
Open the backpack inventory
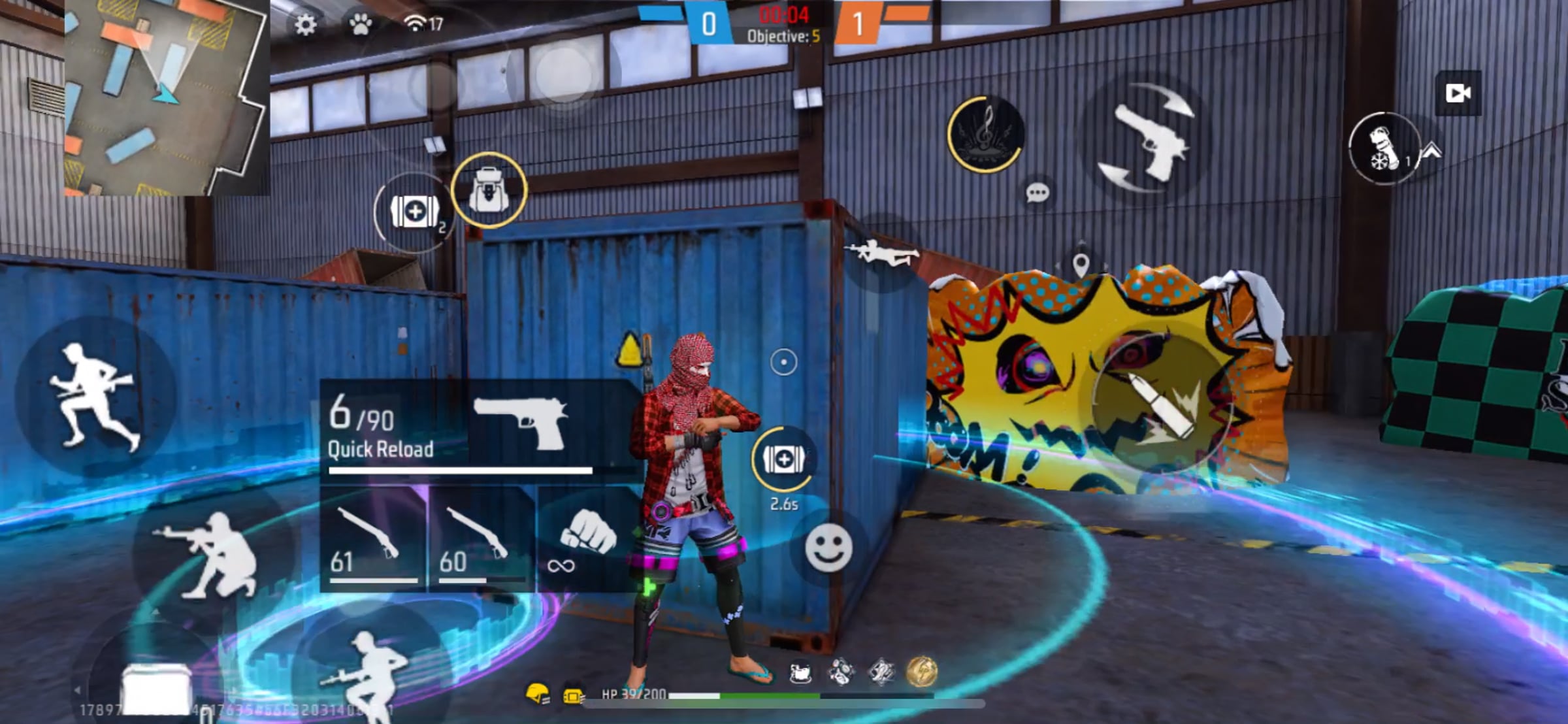pyautogui.click(x=489, y=190)
